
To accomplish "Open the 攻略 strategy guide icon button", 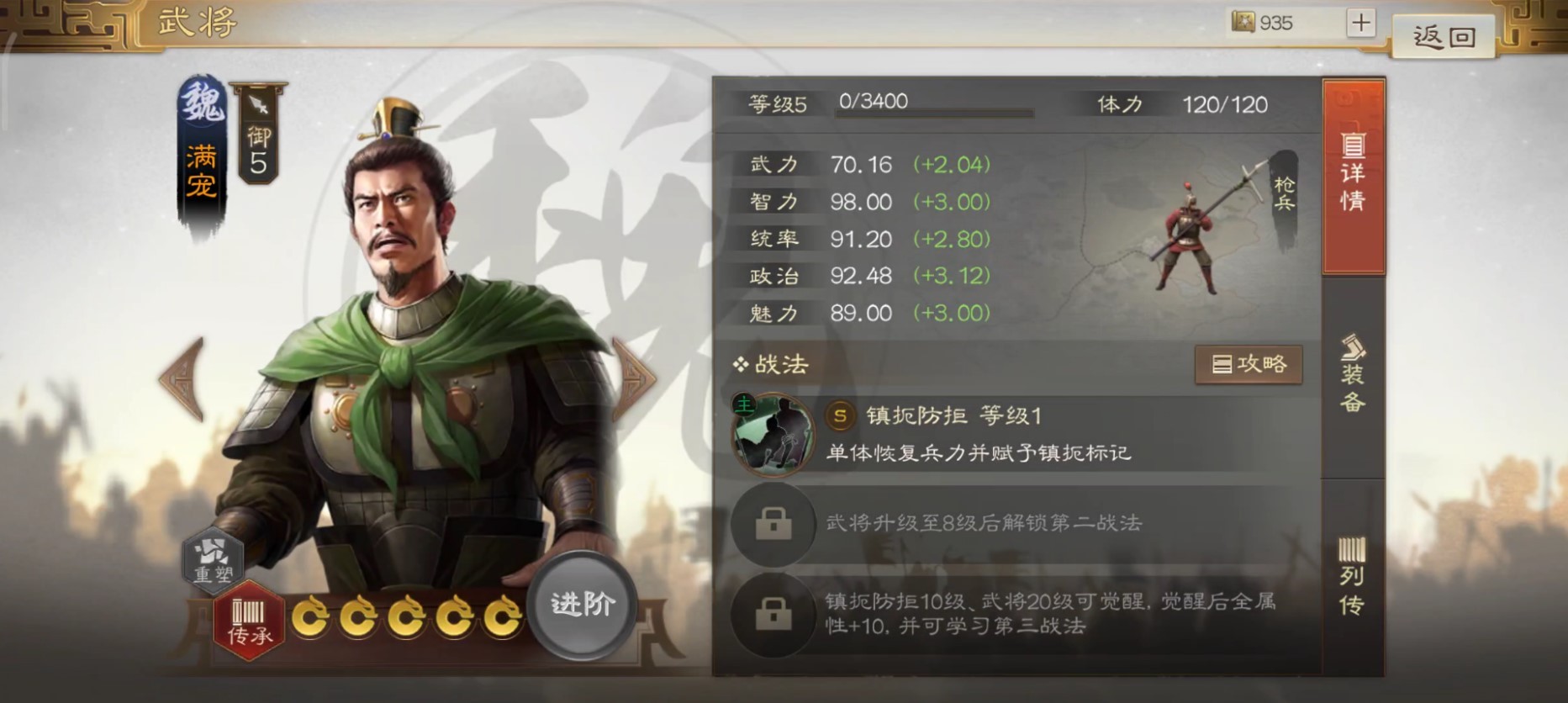I will pos(1249,365).
